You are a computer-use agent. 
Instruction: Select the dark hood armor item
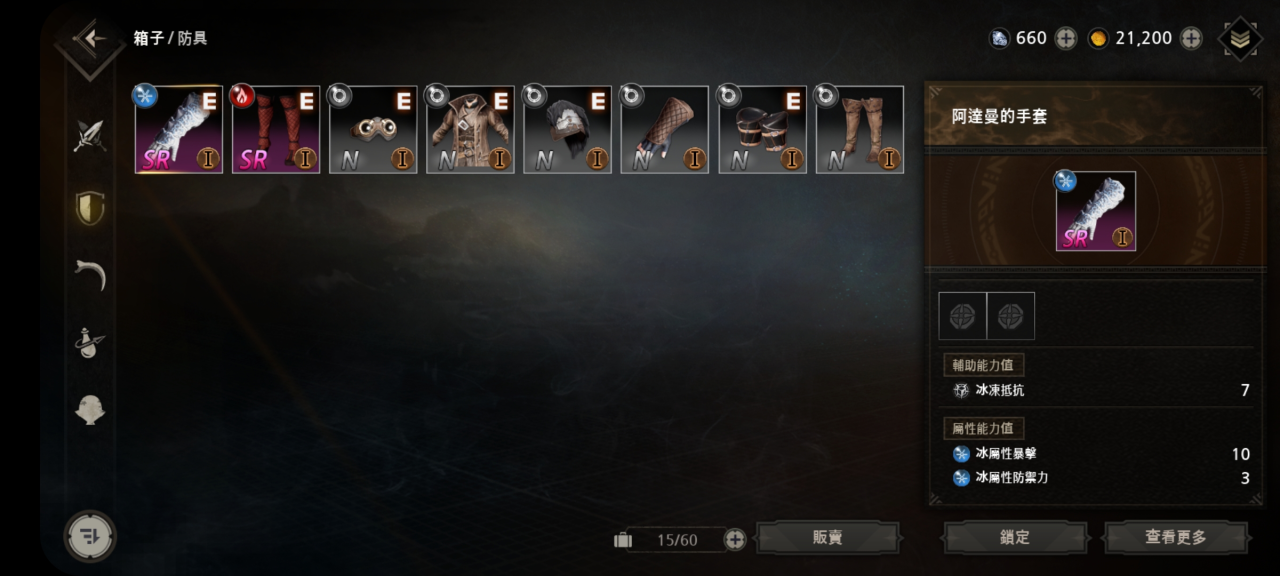point(567,130)
